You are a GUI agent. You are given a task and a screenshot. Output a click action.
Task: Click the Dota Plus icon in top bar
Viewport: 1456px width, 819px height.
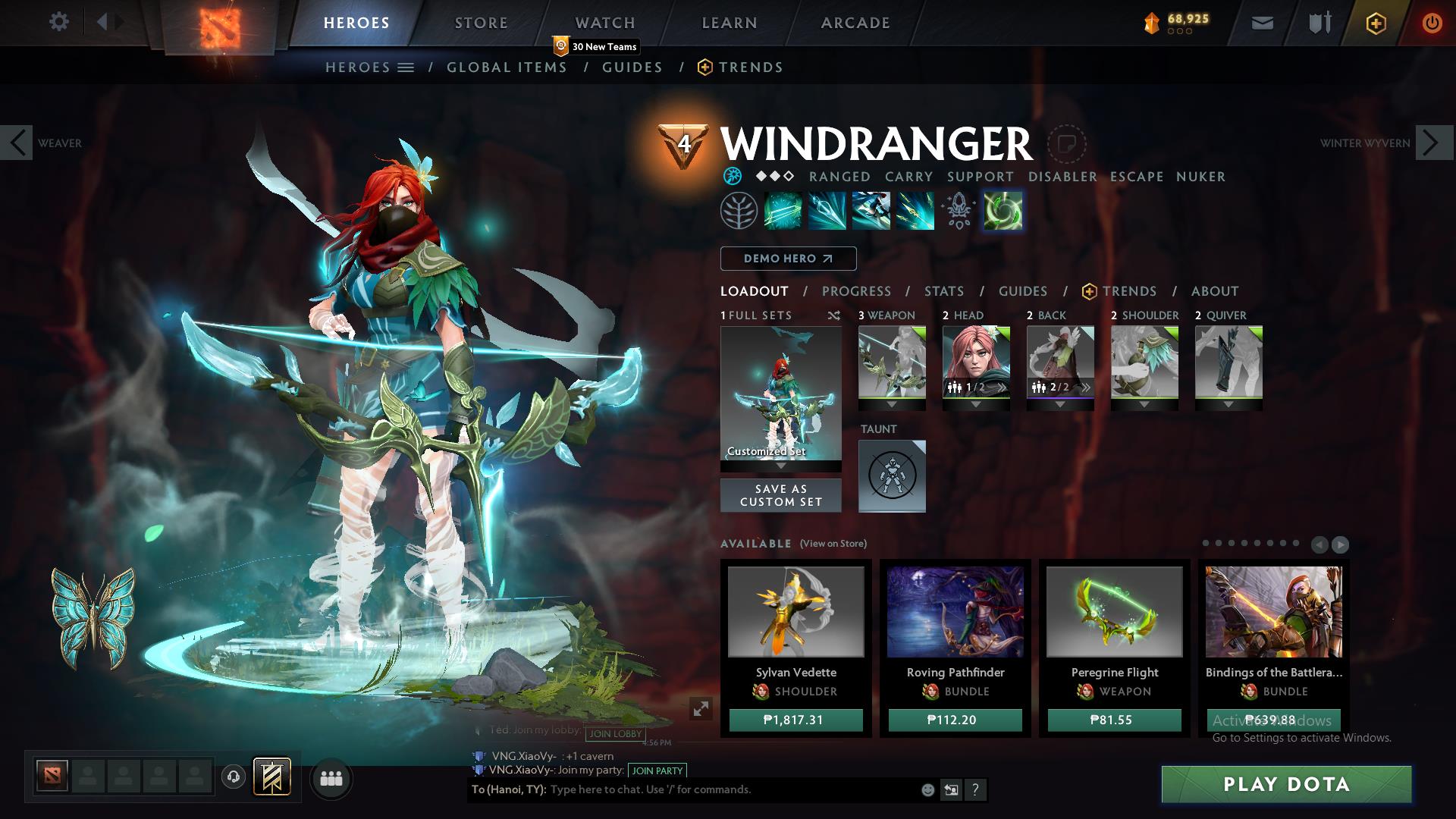pyautogui.click(x=1377, y=24)
